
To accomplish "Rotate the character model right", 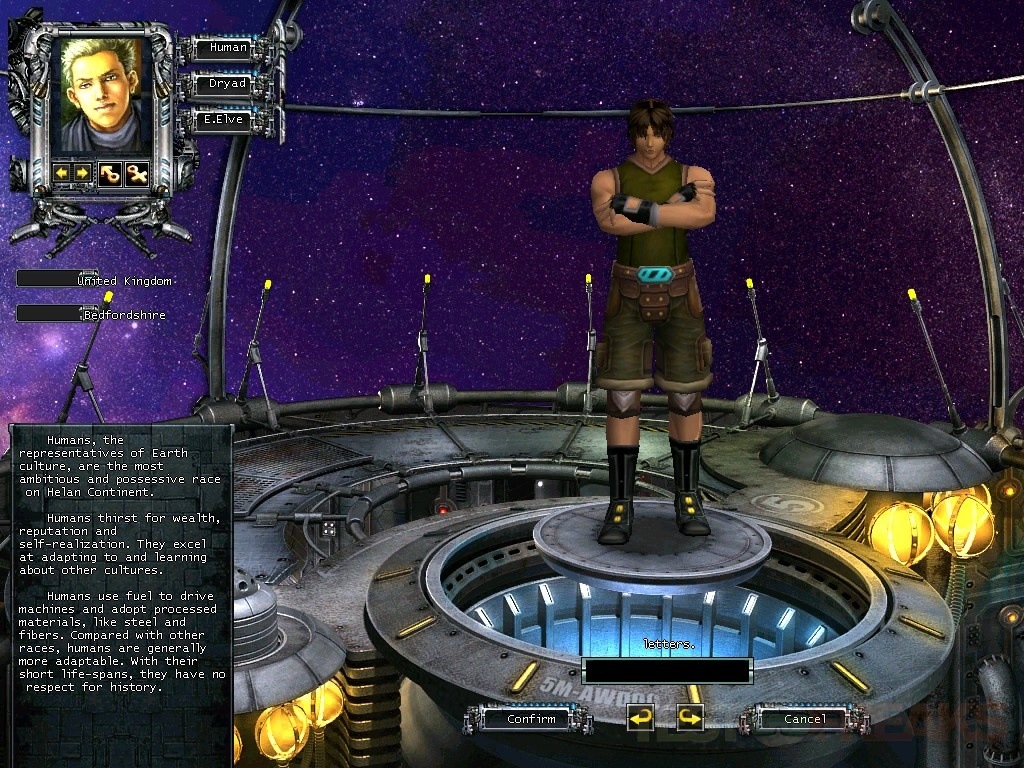I will pos(690,717).
